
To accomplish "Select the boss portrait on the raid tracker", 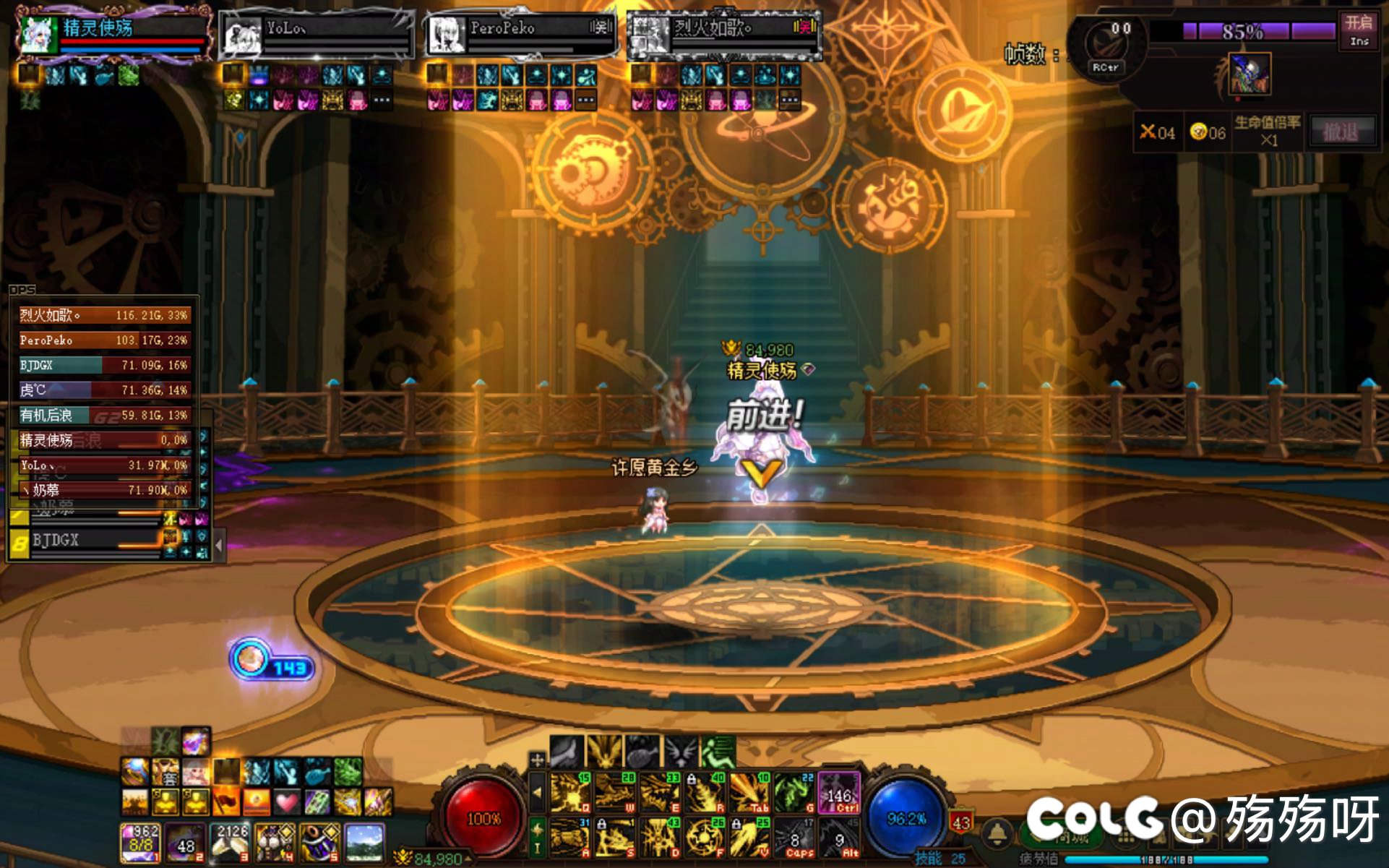I will (x=1250, y=74).
